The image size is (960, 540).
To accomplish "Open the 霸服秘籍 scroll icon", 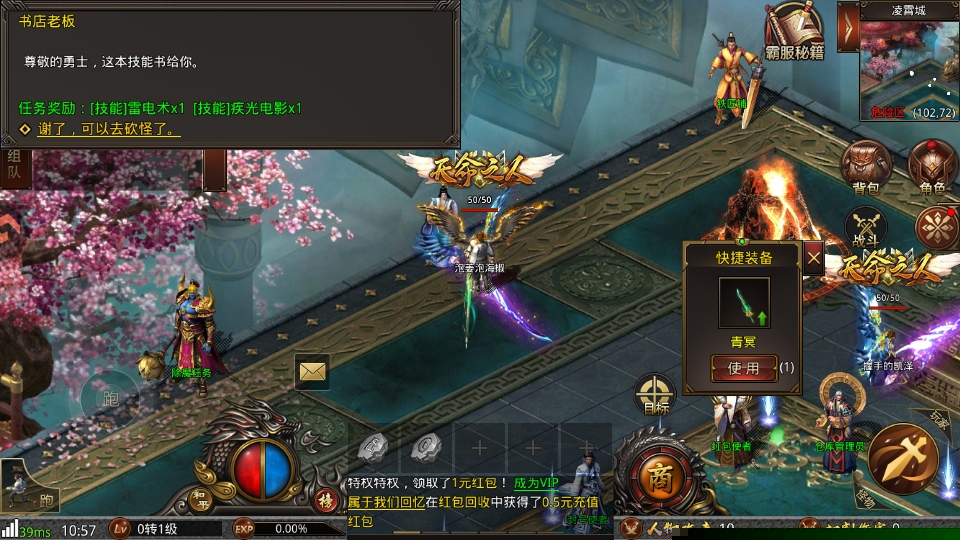I will tap(794, 29).
